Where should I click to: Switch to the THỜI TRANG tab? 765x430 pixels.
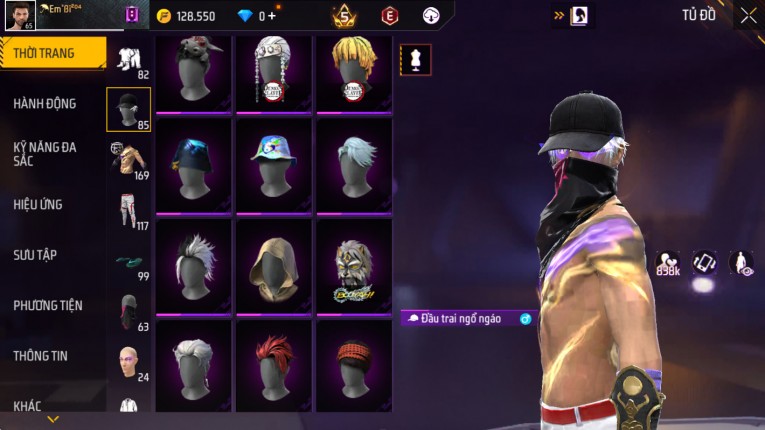pos(50,53)
